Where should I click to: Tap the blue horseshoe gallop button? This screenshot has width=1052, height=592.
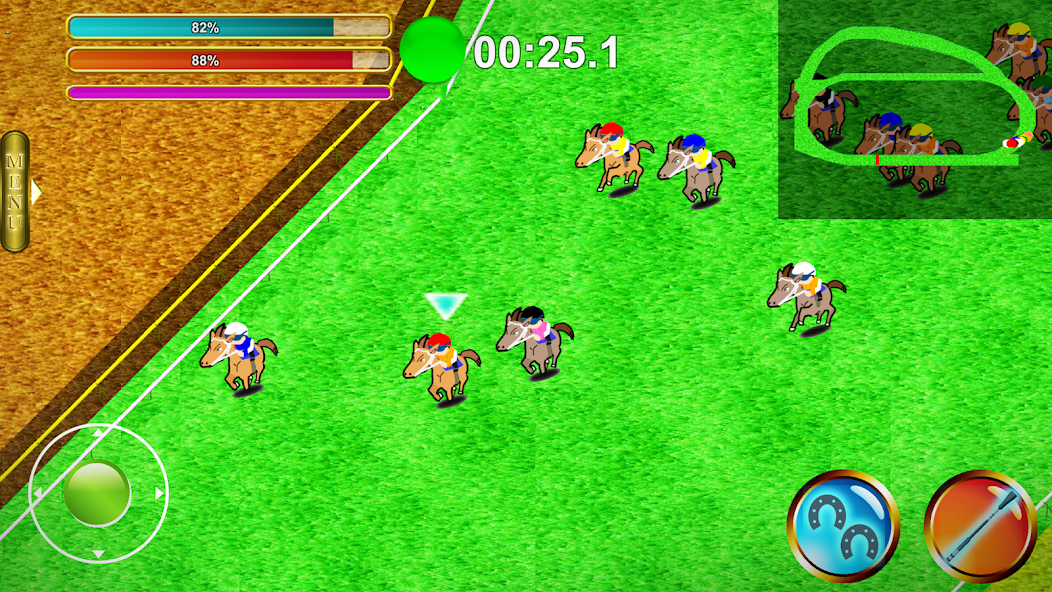pyautogui.click(x=843, y=525)
